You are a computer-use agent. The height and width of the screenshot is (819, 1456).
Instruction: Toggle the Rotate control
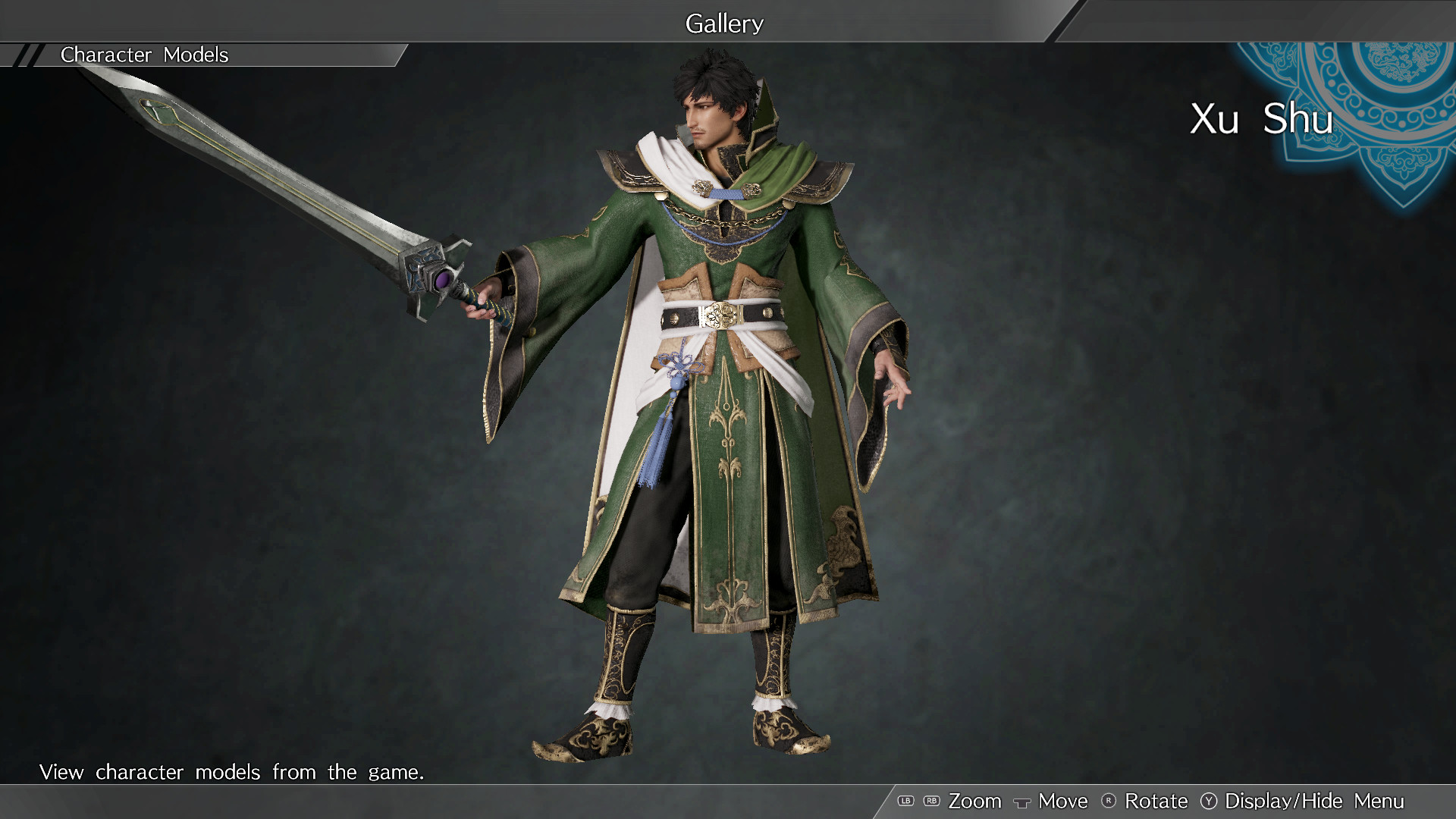coord(1156,801)
